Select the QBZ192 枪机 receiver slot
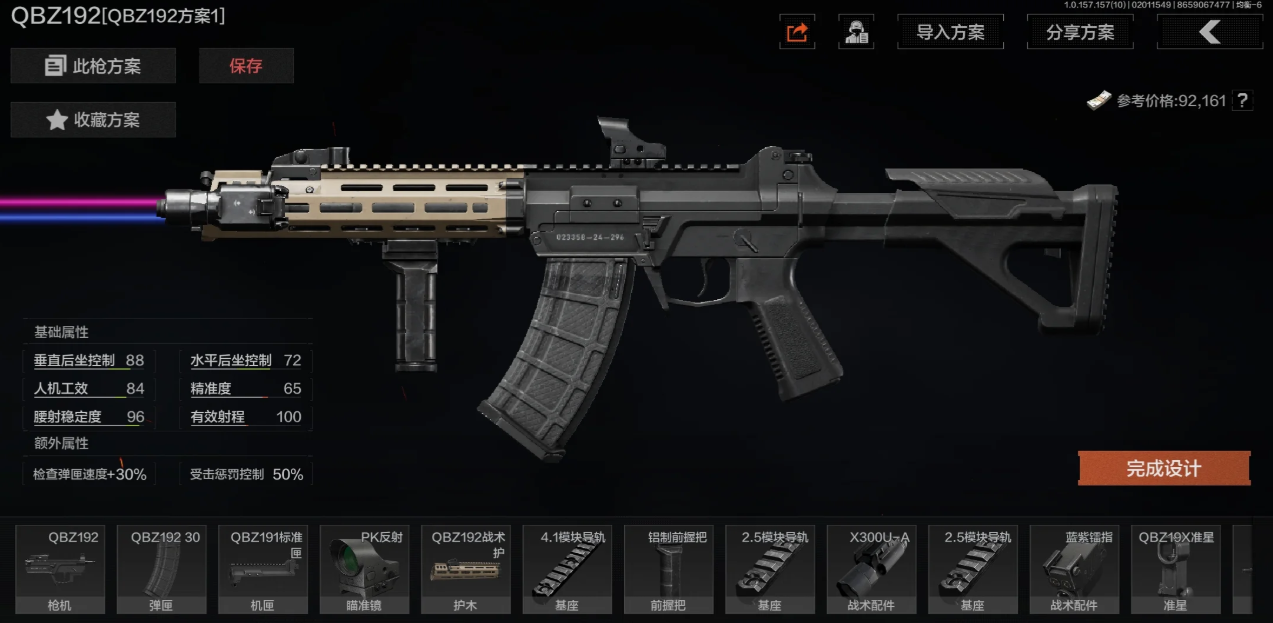1273x623 pixels. tap(61, 570)
